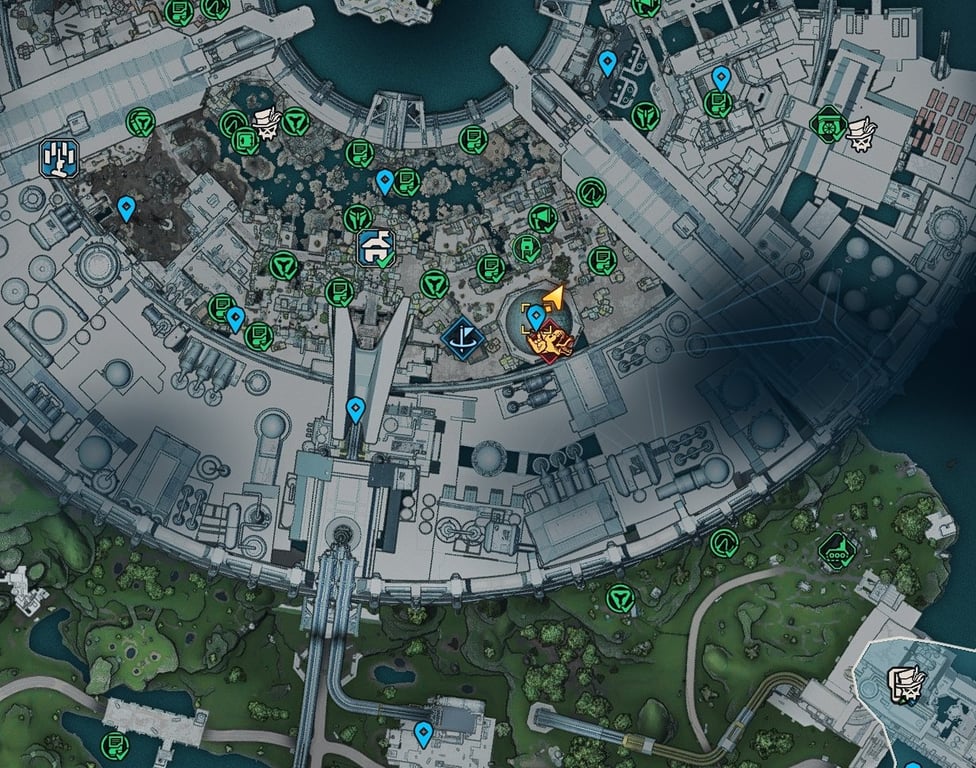Click the blue square marker with white pipes
Viewport: 976px width, 768px height.
(59, 158)
